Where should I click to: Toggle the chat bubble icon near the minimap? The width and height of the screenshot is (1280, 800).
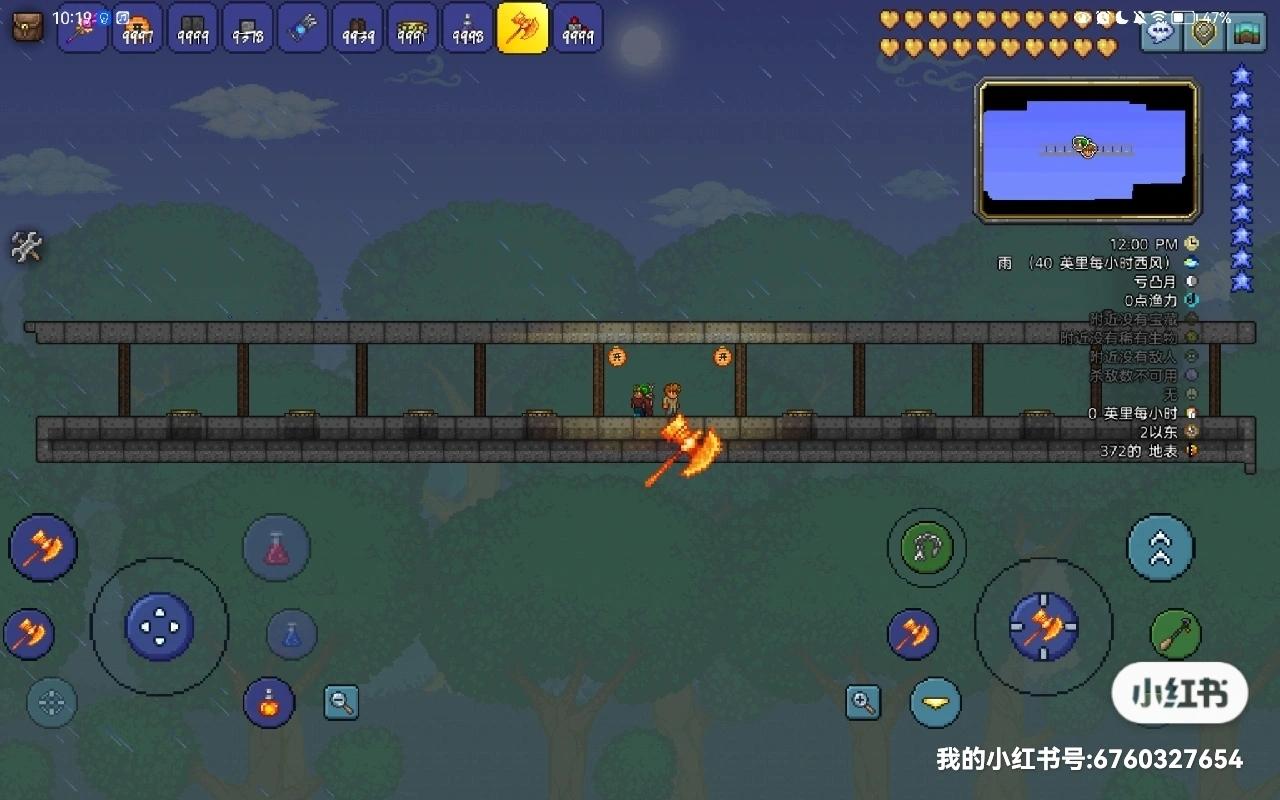pos(1160,33)
